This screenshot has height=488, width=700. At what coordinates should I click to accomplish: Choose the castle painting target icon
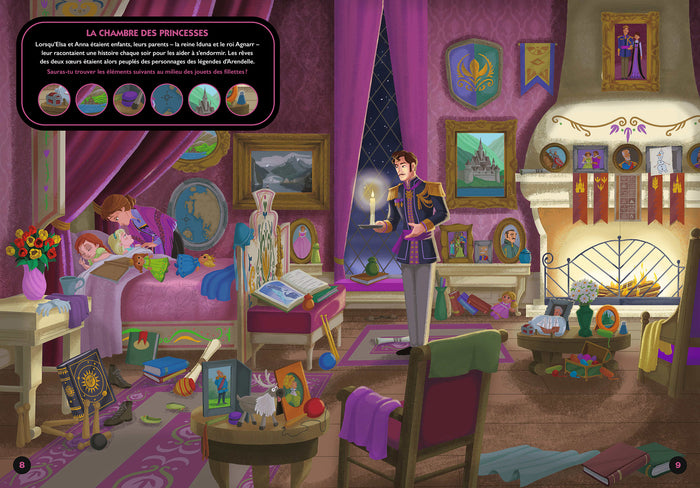[204, 98]
